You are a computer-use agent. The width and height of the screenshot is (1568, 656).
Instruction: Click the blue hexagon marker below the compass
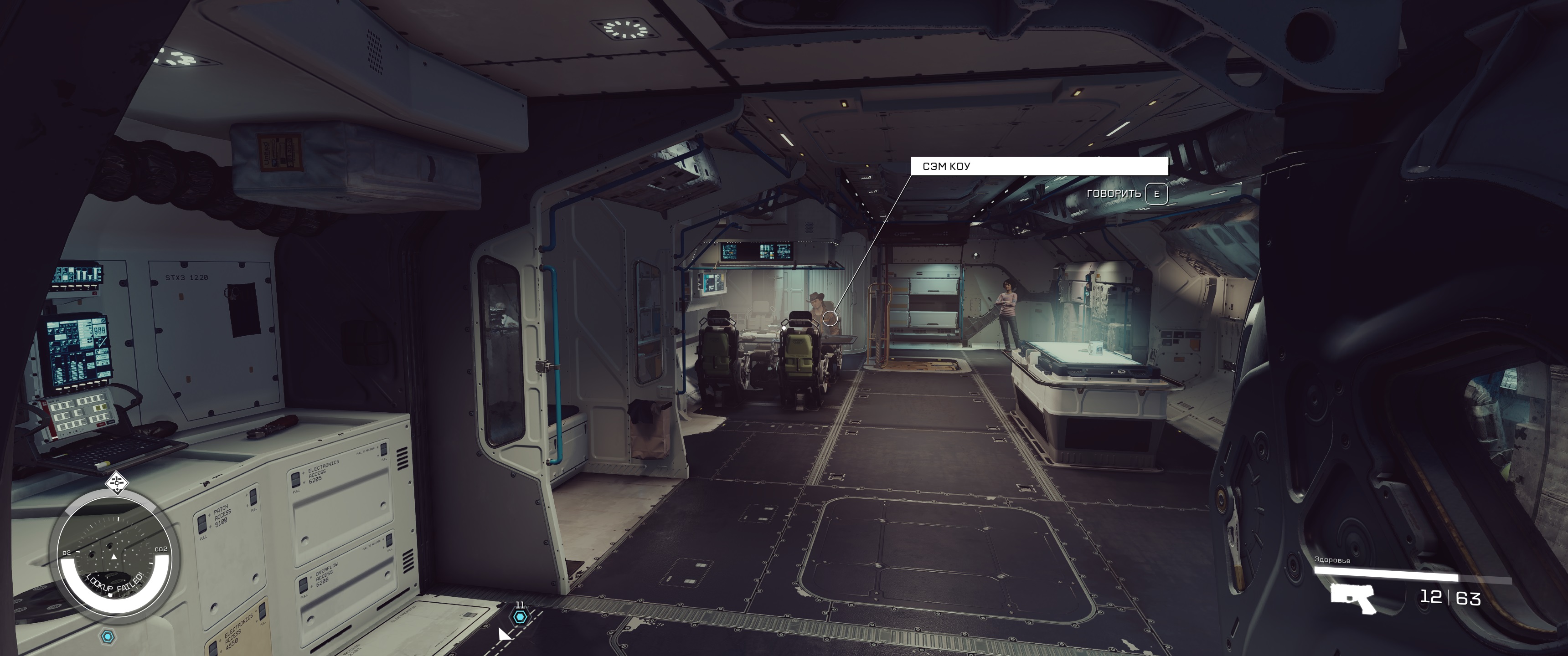108,636
